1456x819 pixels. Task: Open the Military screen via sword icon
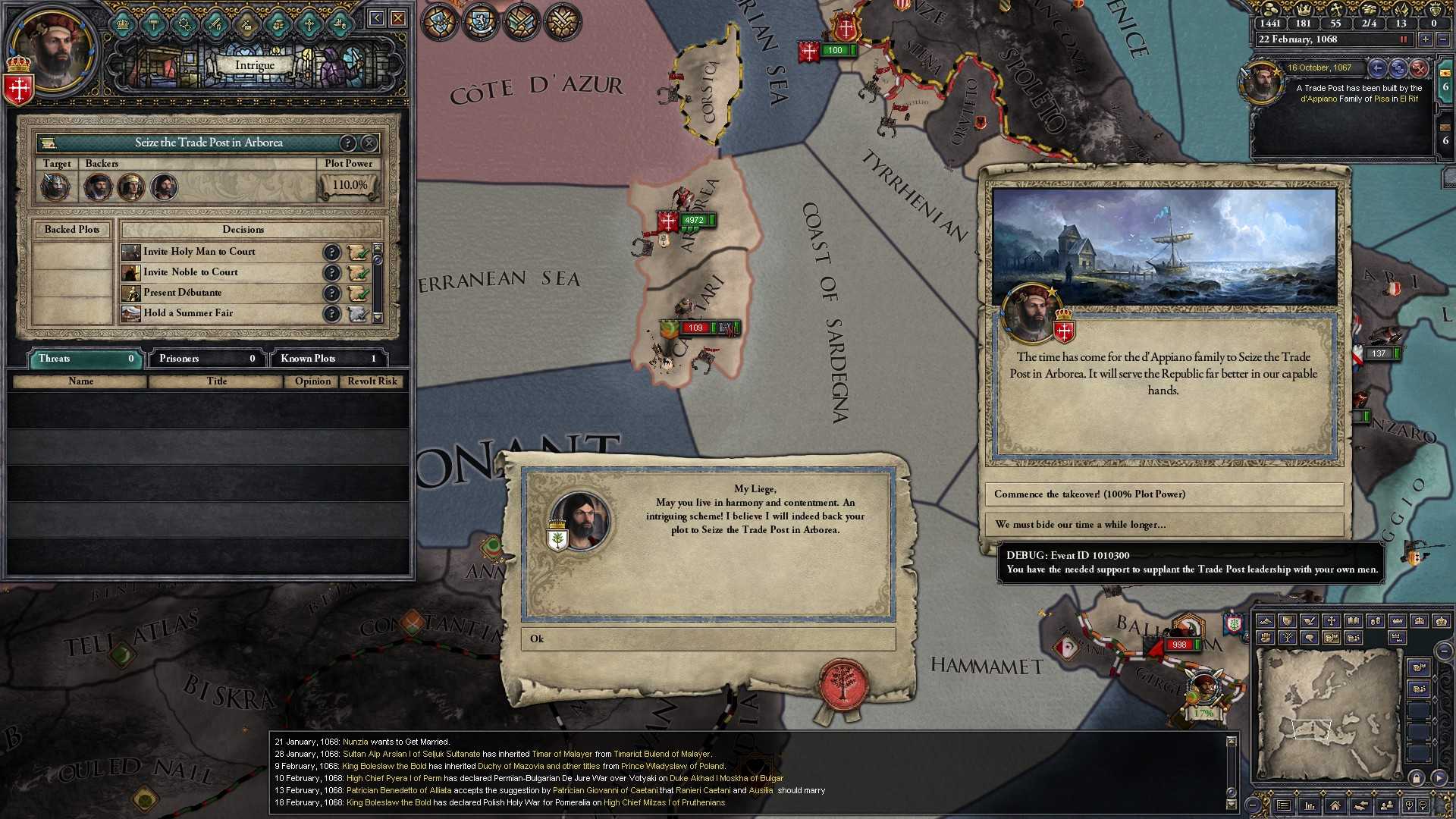tap(215, 24)
